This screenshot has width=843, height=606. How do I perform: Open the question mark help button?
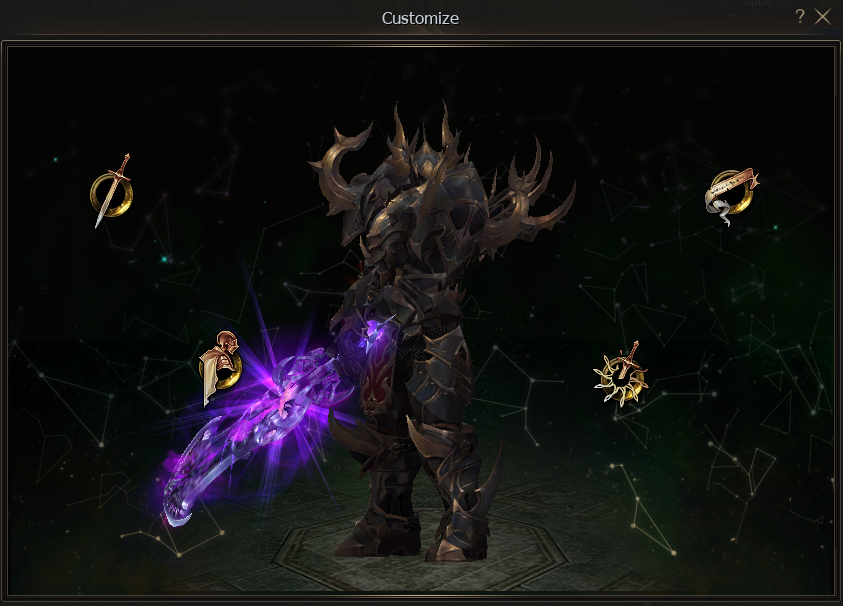[800, 16]
